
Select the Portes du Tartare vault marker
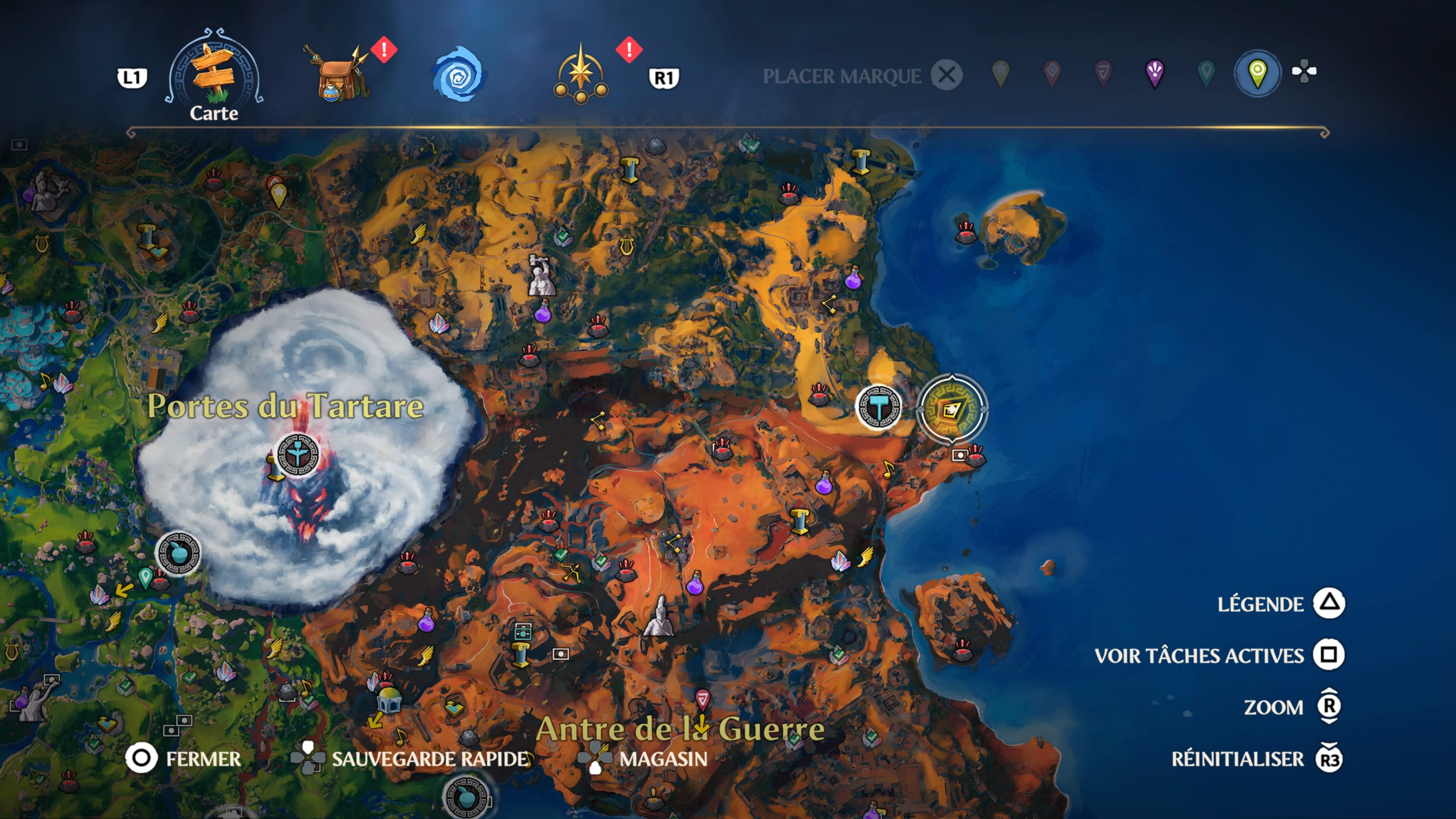(298, 455)
